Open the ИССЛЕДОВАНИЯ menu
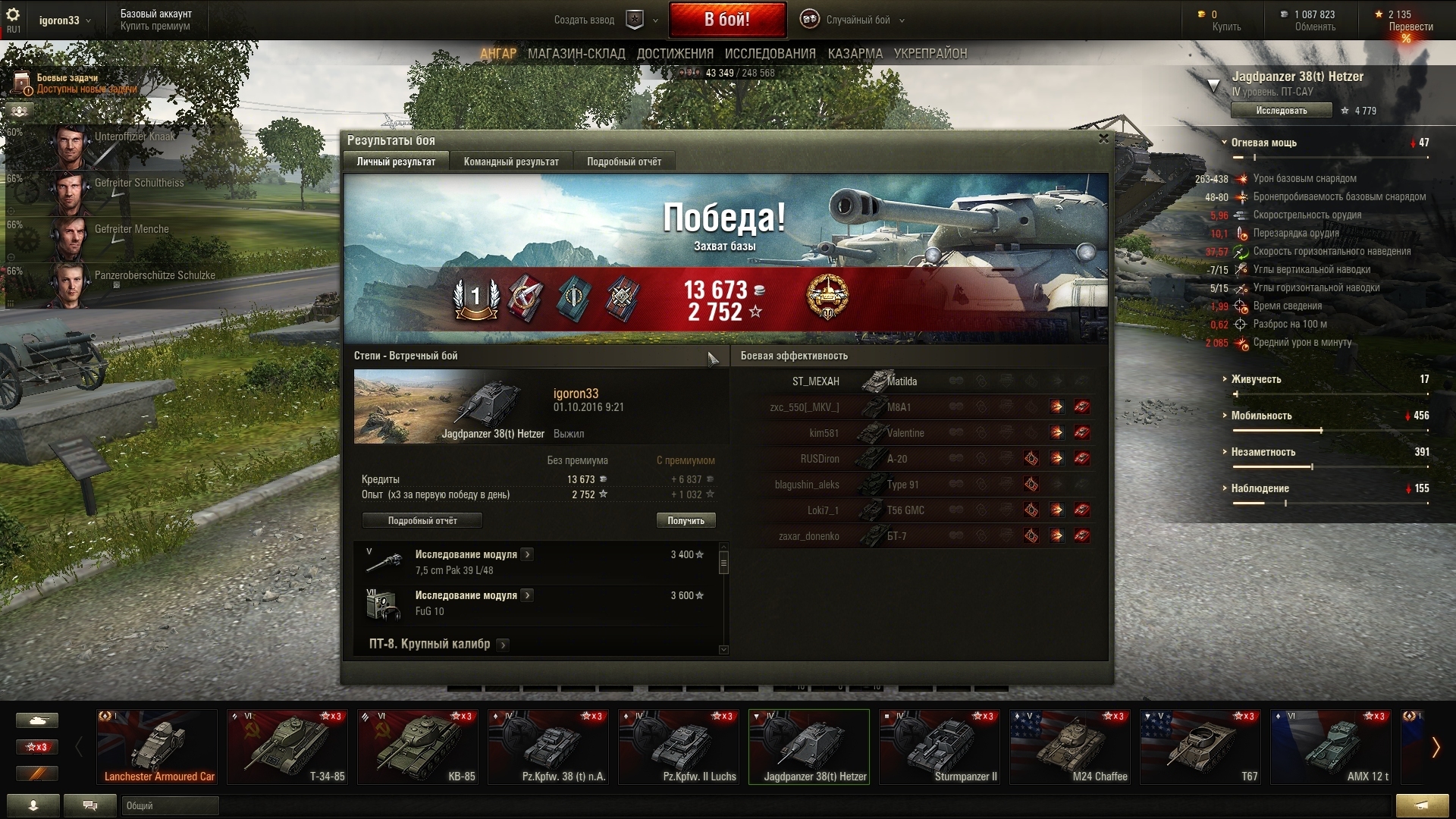 point(770,54)
